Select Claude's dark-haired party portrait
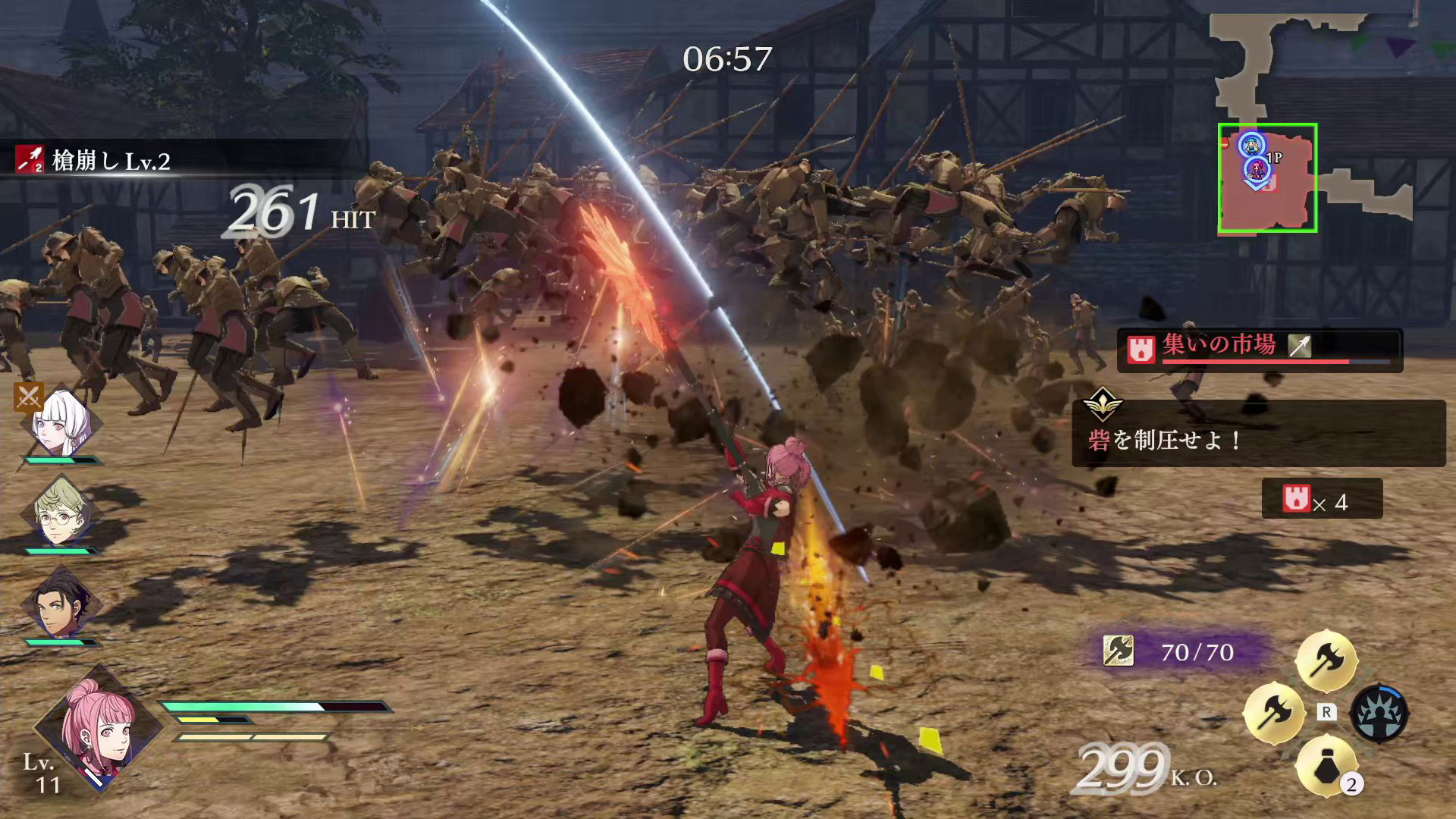Screen dimensions: 1456x819 (61, 605)
